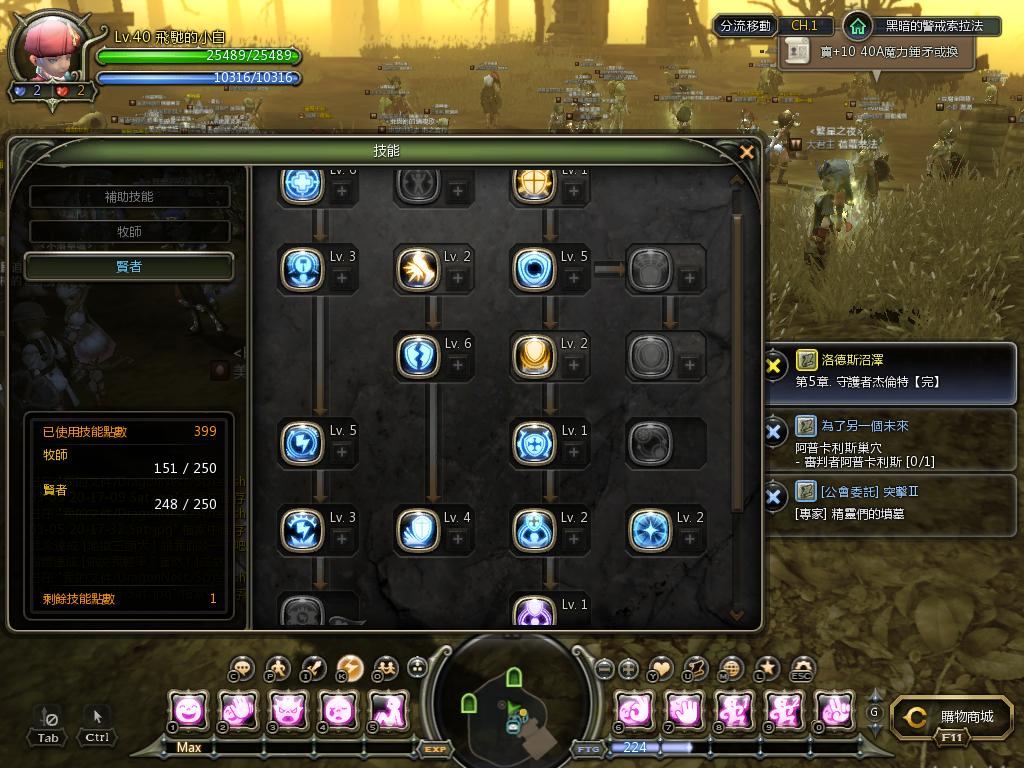Switch to the 牧師 skill tab

tap(129, 232)
